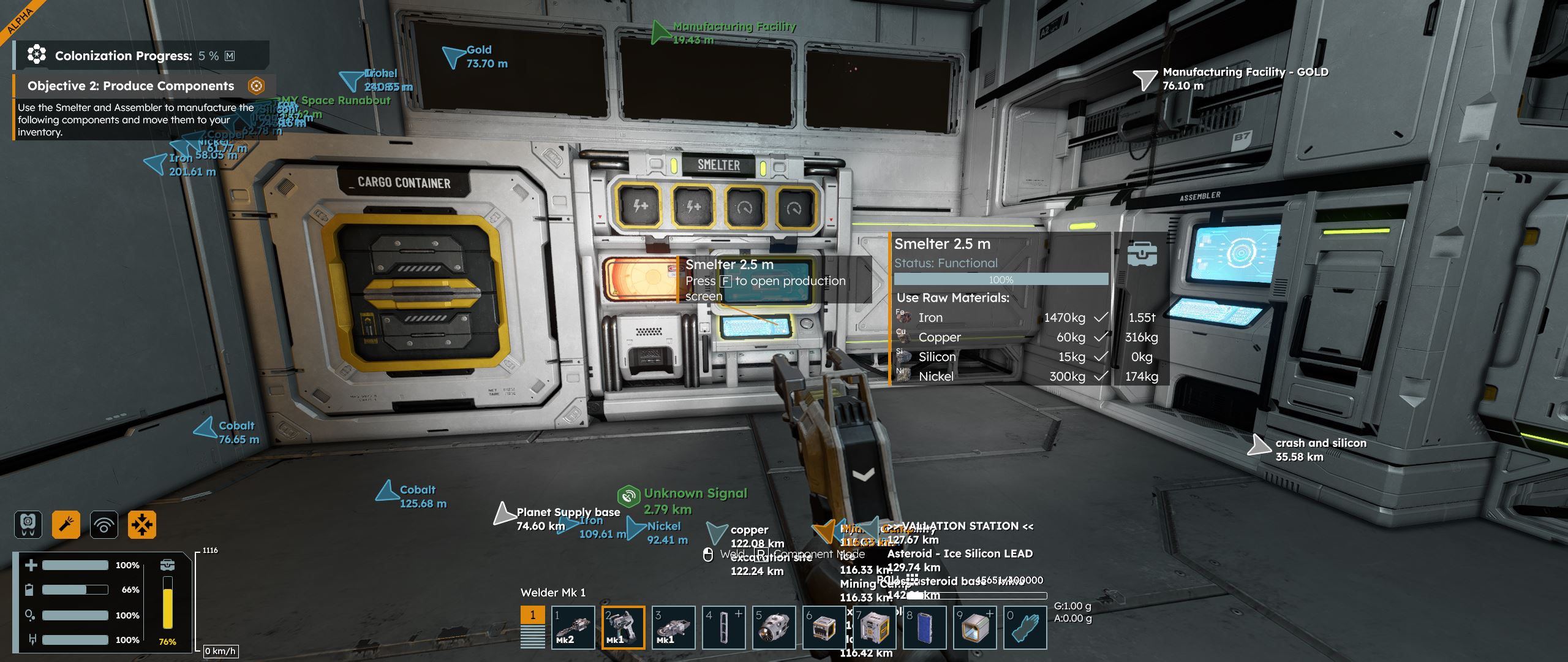
Task: Toggle the inertia dampeners arrows icon
Action: (x=141, y=525)
